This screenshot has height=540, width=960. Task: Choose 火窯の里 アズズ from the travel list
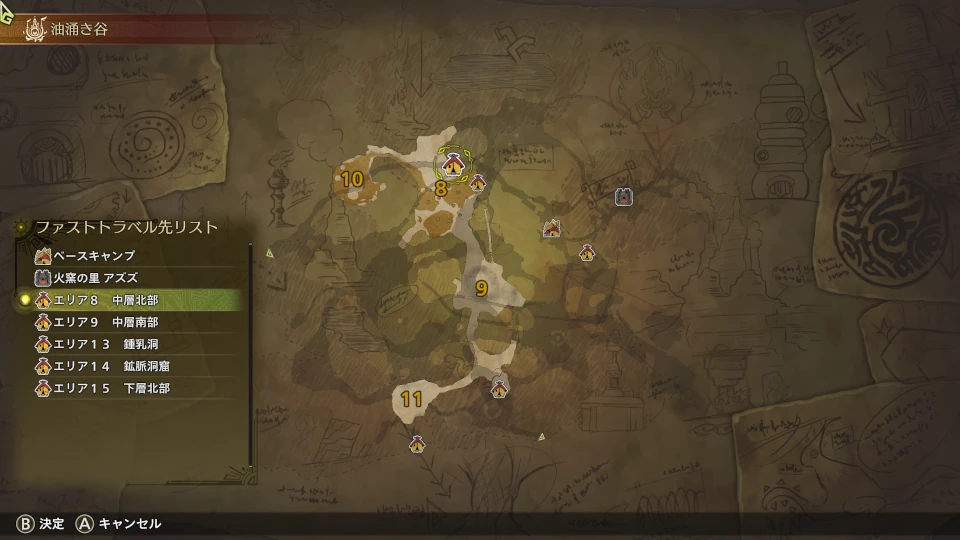pyautogui.click(x=95, y=278)
